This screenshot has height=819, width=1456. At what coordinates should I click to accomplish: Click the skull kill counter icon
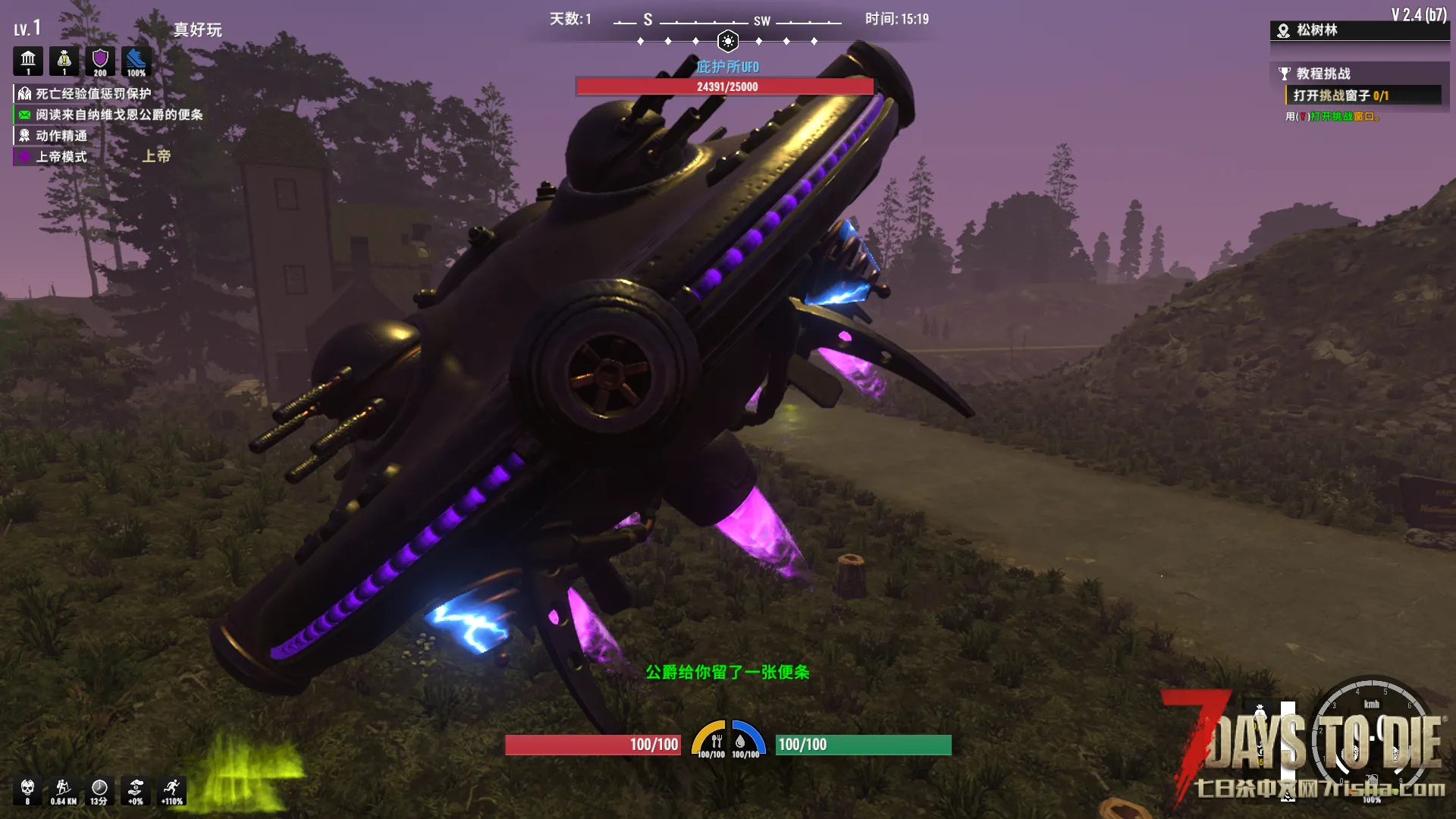click(x=27, y=789)
